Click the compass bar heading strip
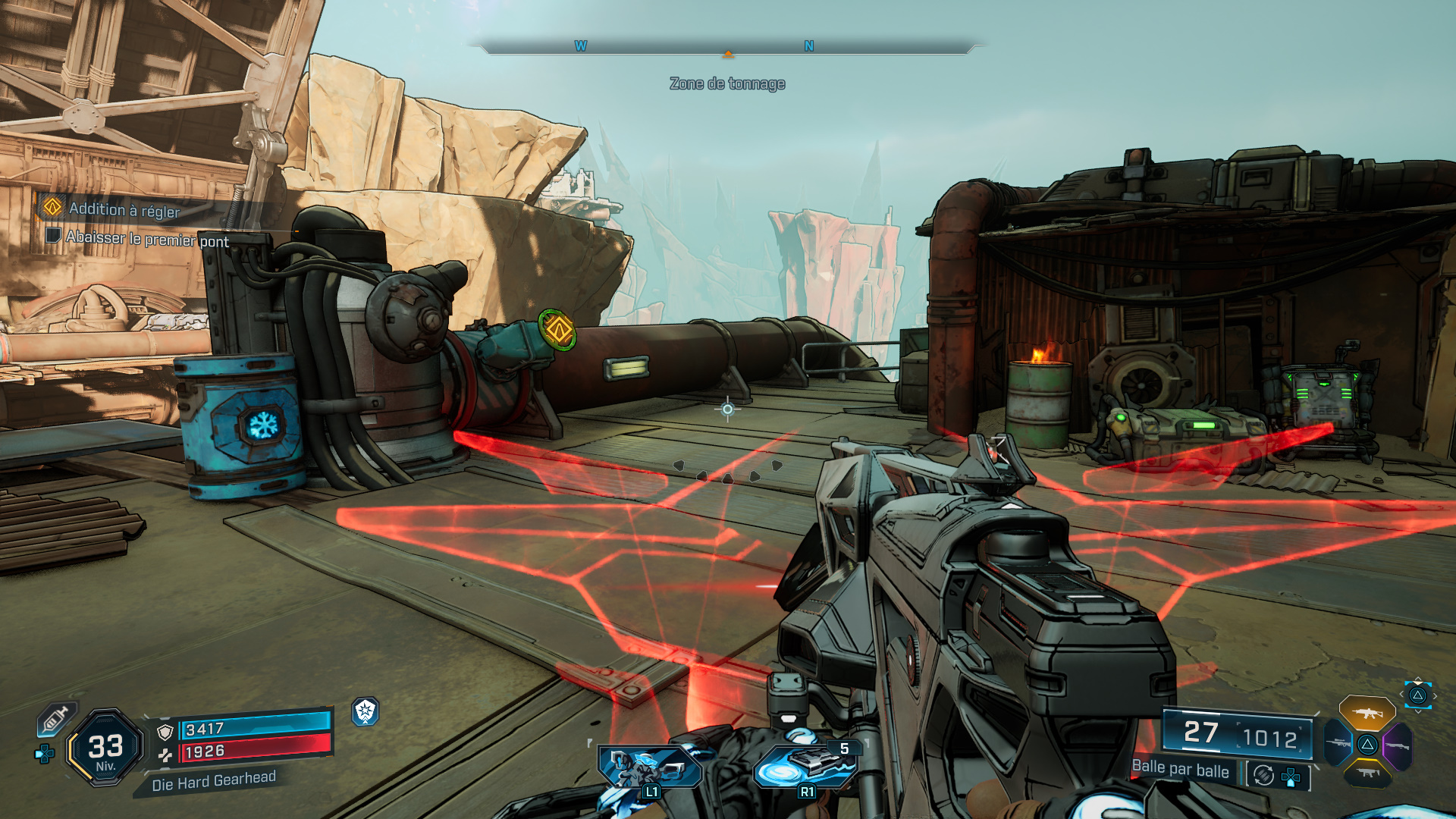Viewport: 1456px width, 819px height. point(728,47)
